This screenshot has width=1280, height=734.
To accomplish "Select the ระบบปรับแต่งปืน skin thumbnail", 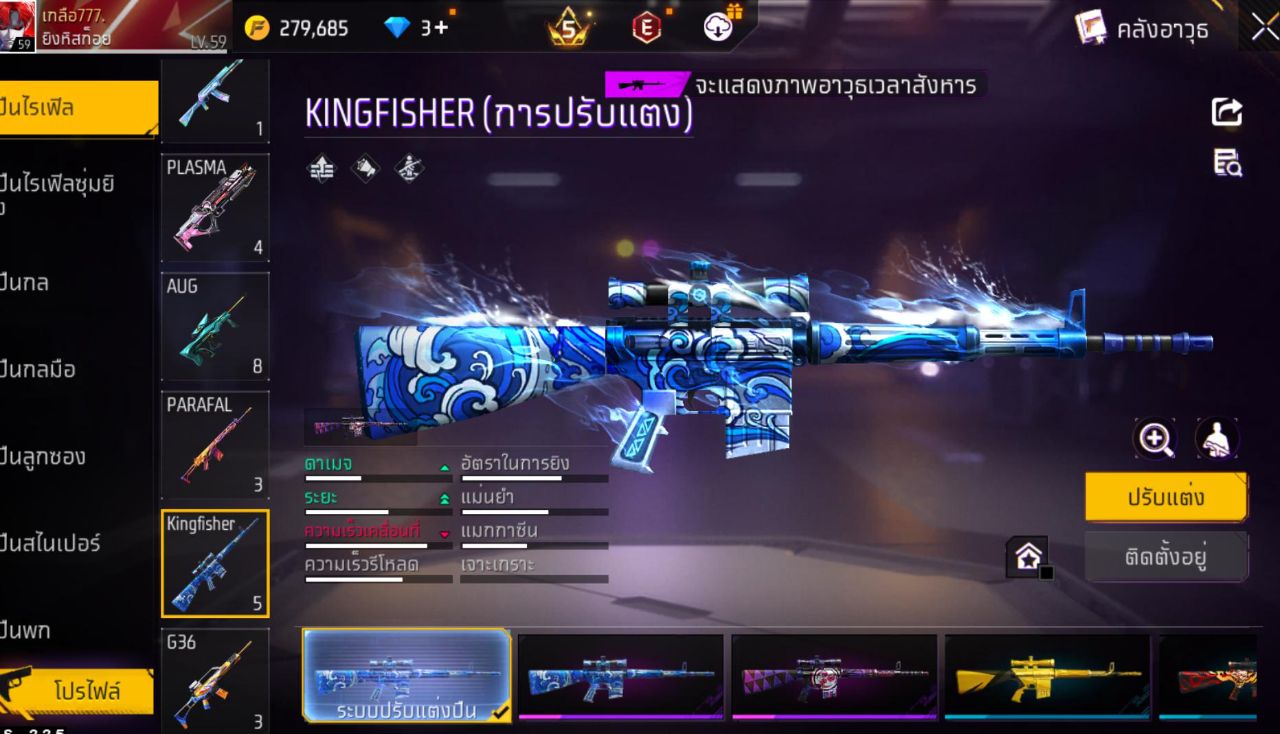I will coord(404,676).
